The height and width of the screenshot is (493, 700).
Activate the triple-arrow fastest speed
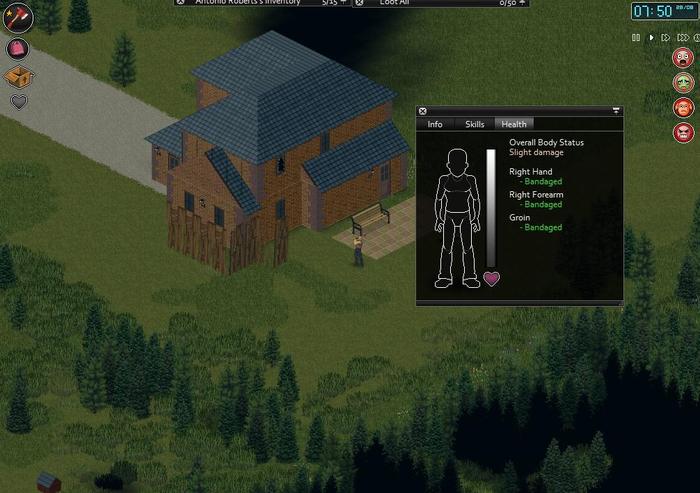pos(685,37)
